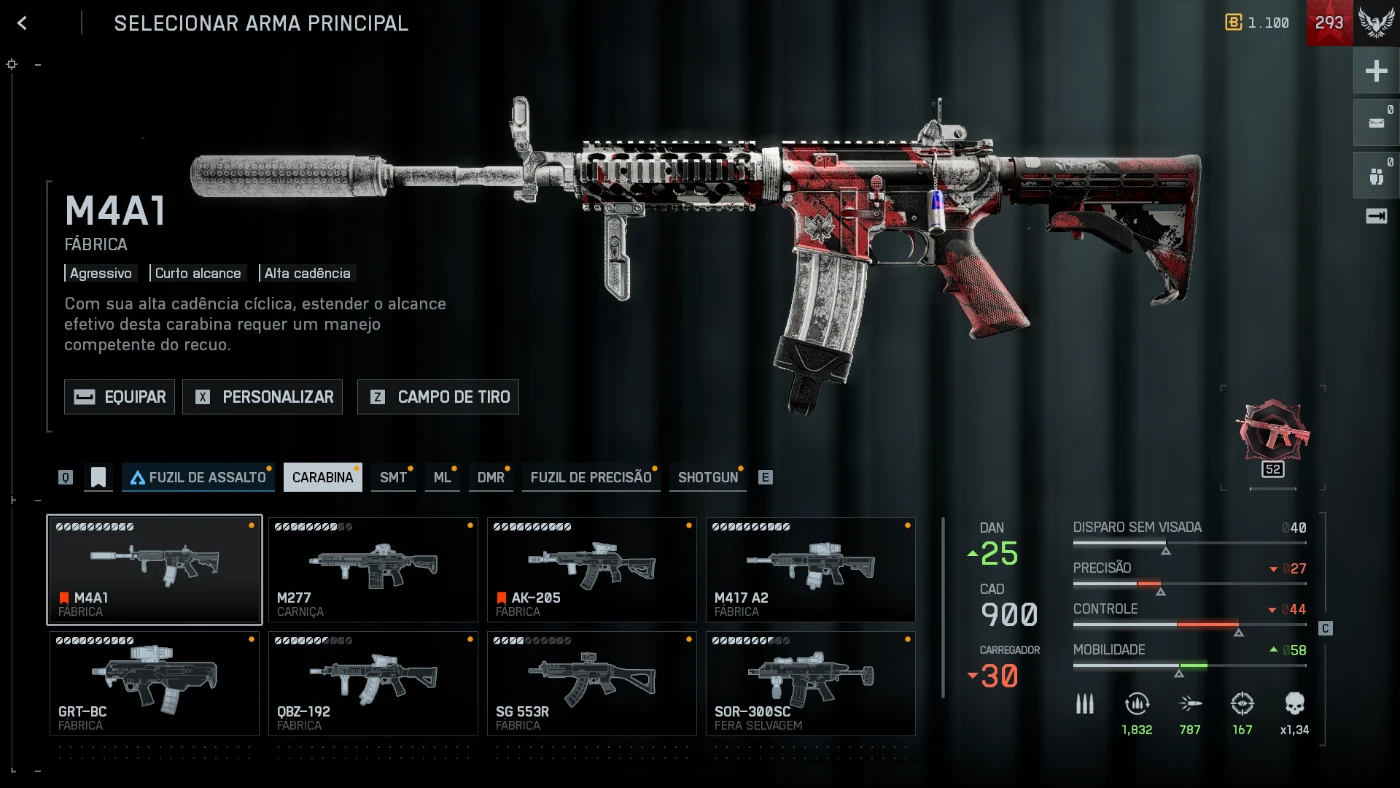The height and width of the screenshot is (788, 1400).
Task: Pick the QBZ-192 weapon tile
Action: pyautogui.click(x=373, y=683)
